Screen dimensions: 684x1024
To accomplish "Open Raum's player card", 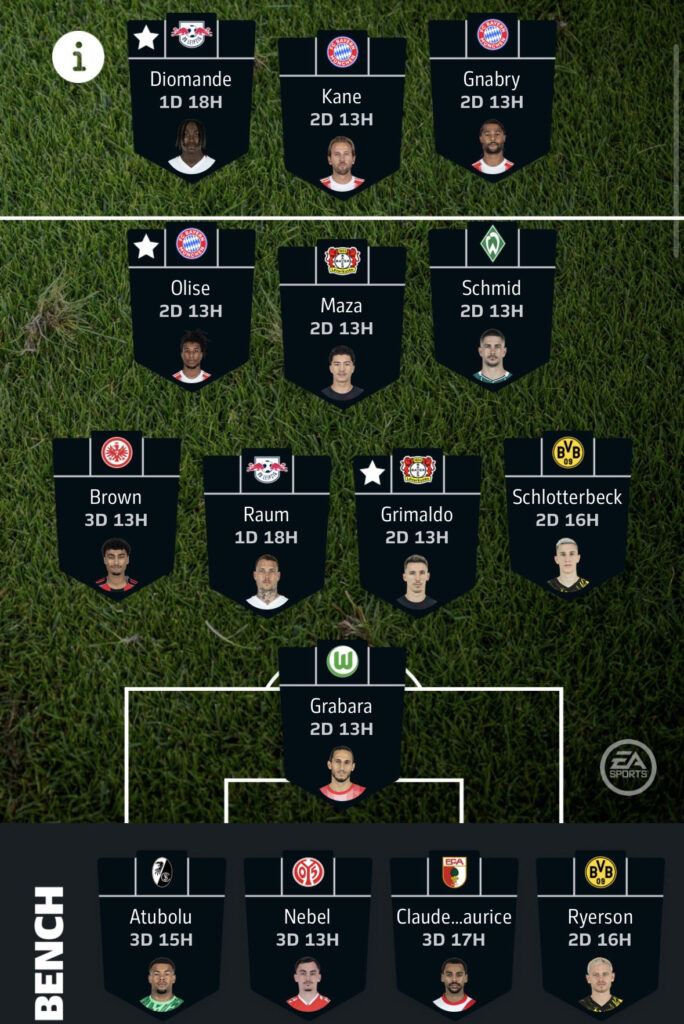I will tap(267, 536).
